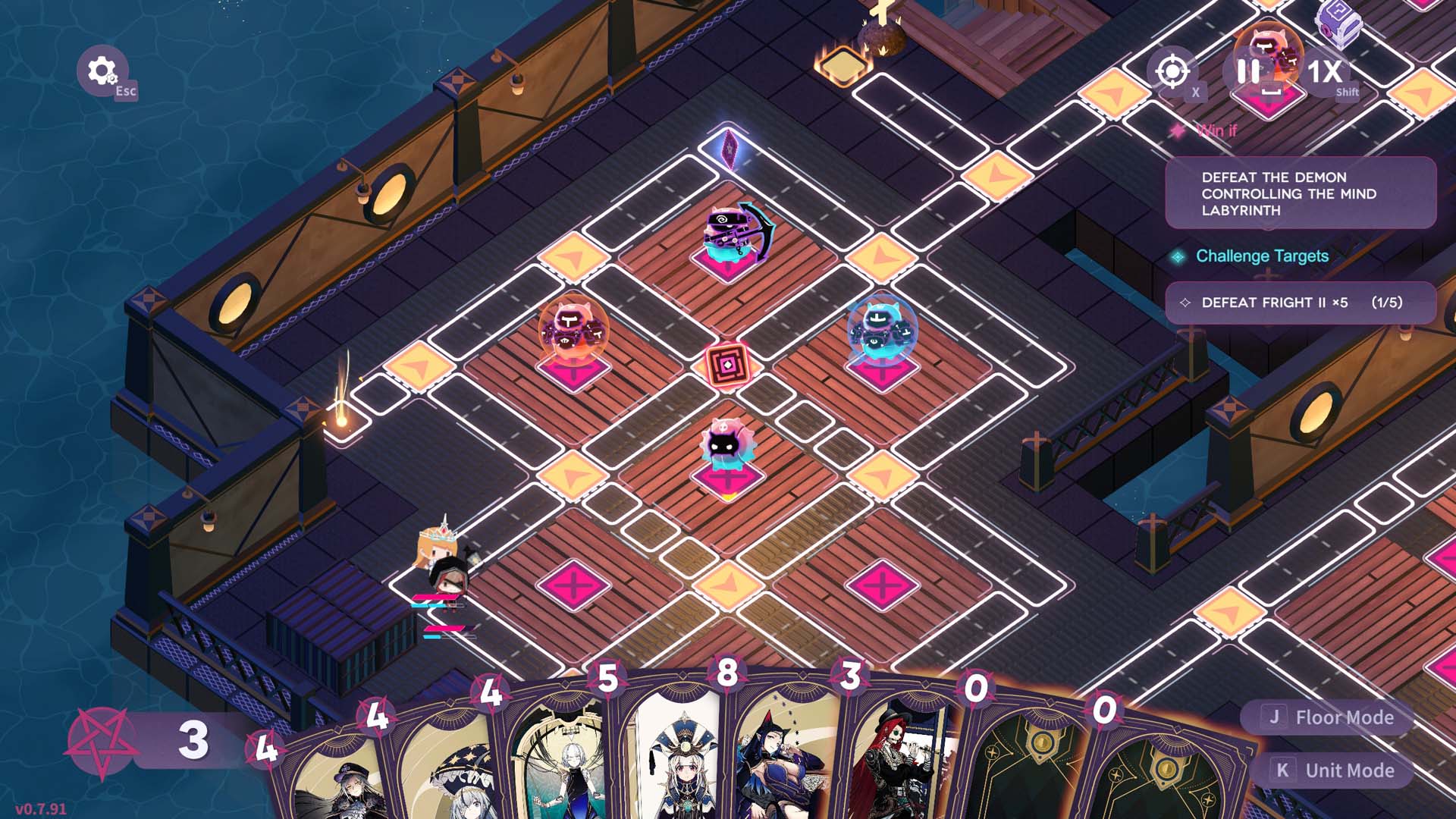The image size is (1456, 819).
Task: Expand the Challenge Targets header
Action: click(x=1261, y=256)
